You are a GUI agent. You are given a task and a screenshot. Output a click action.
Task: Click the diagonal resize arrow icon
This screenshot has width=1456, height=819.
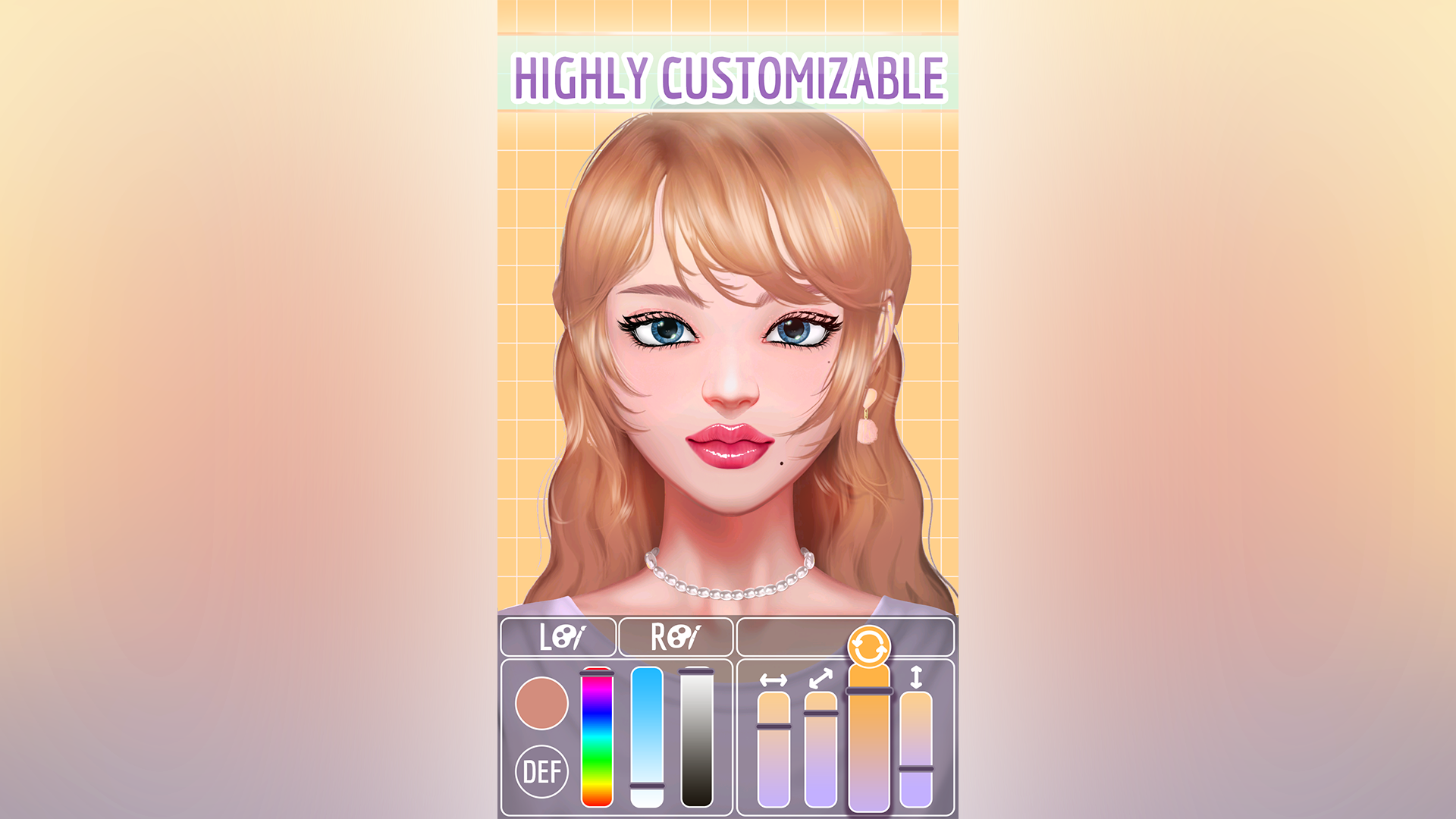[x=821, y=679]
